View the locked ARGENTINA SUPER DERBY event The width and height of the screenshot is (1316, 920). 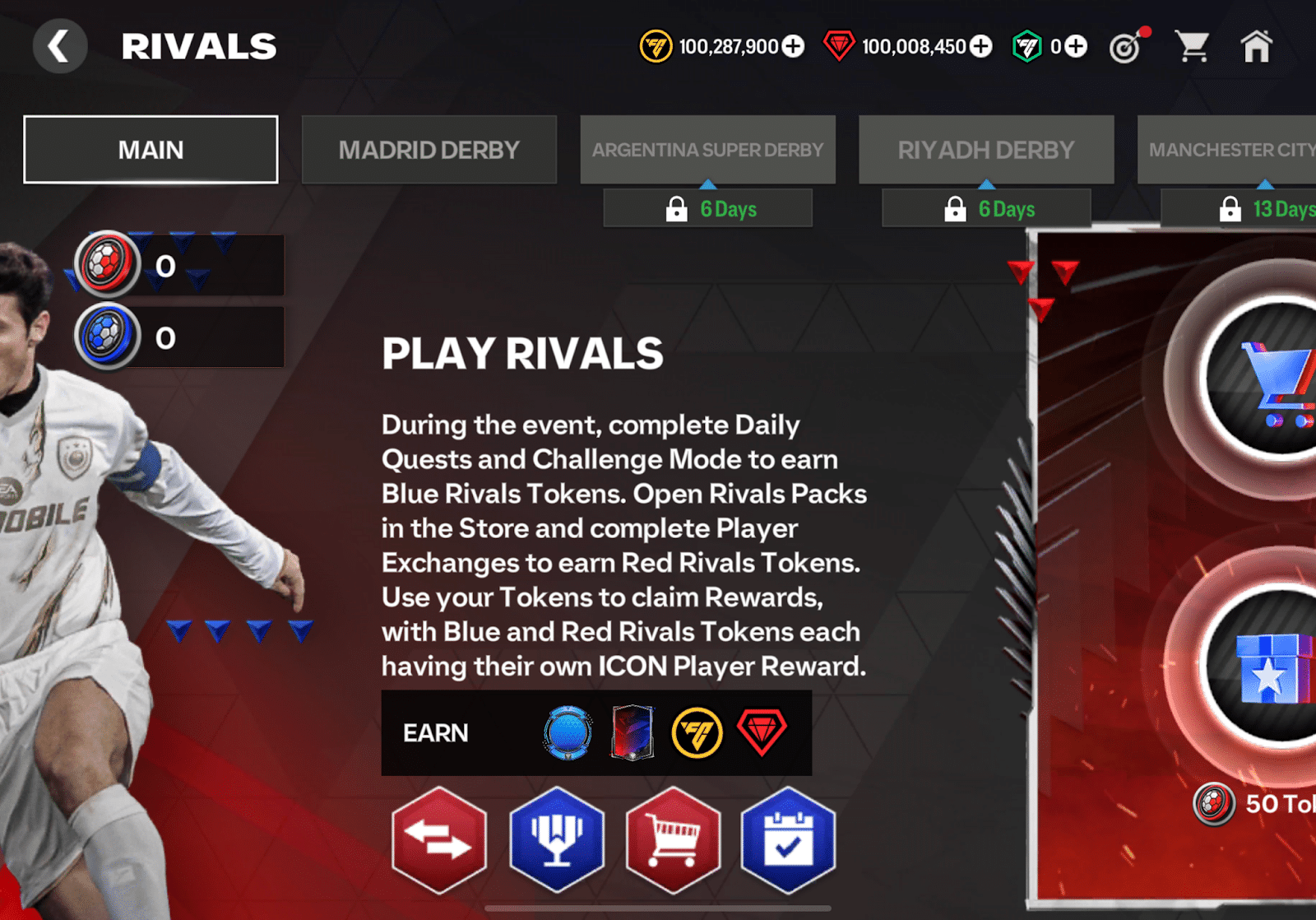708,150
